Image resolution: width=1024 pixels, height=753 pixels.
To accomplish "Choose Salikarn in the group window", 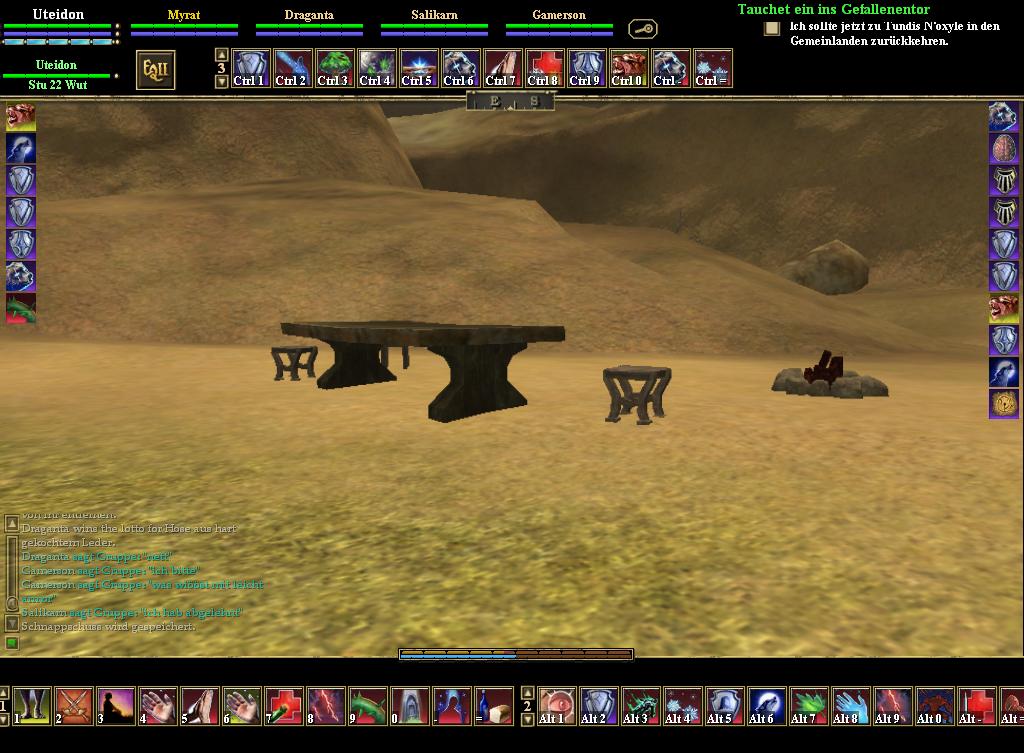I will coord(434,16).
